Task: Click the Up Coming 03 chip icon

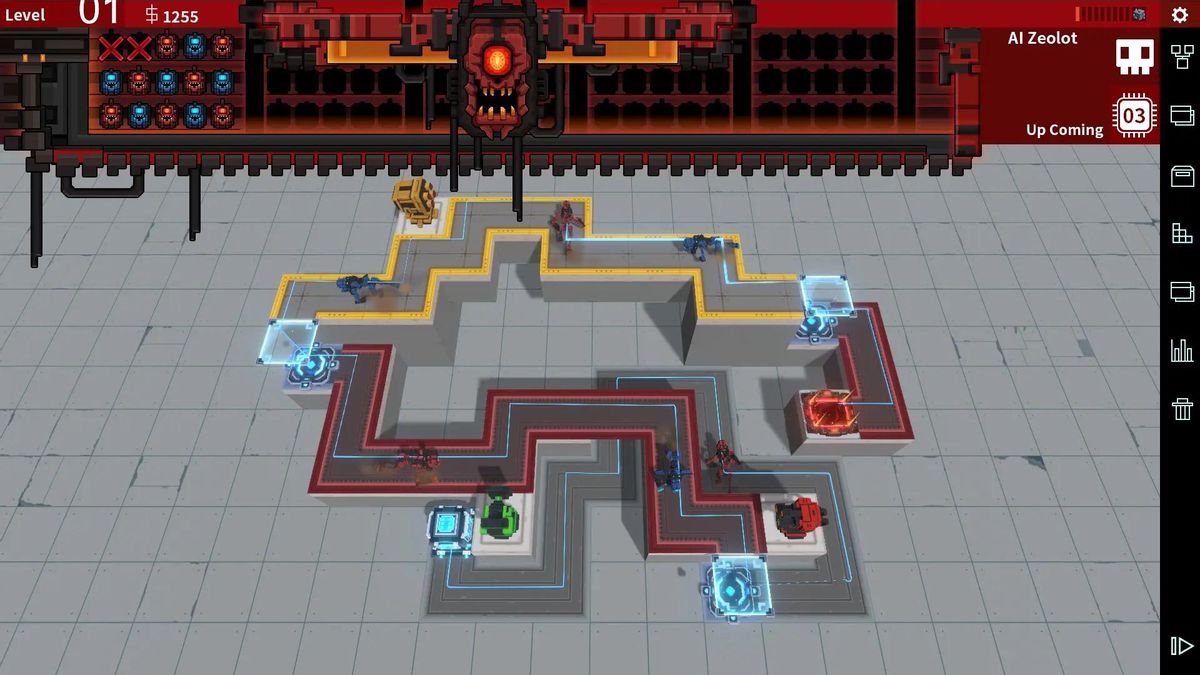Action: pyautogui.click(x=1134, y=117)
